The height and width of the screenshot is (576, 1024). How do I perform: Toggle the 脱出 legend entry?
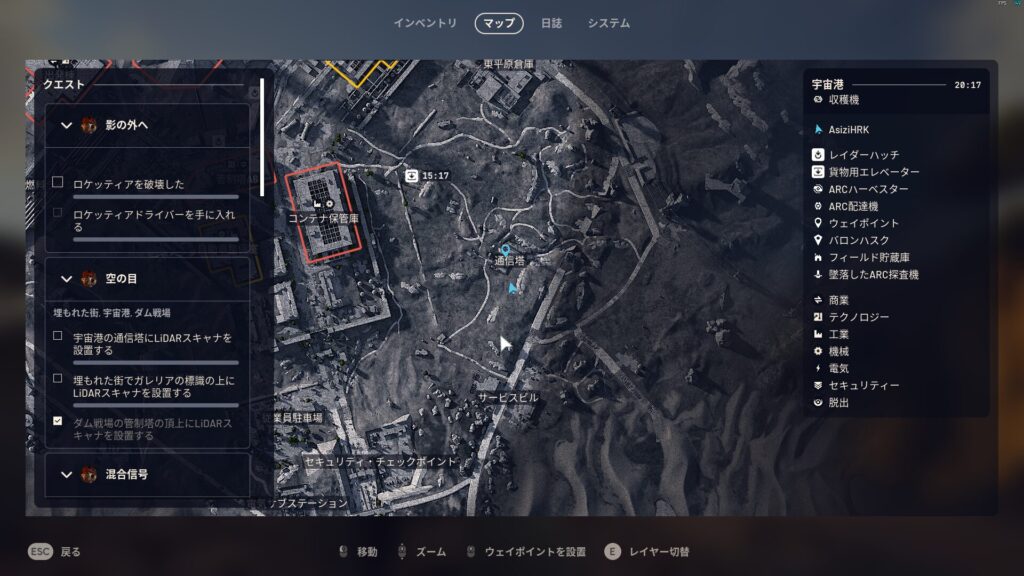click(x=840, y=402)
